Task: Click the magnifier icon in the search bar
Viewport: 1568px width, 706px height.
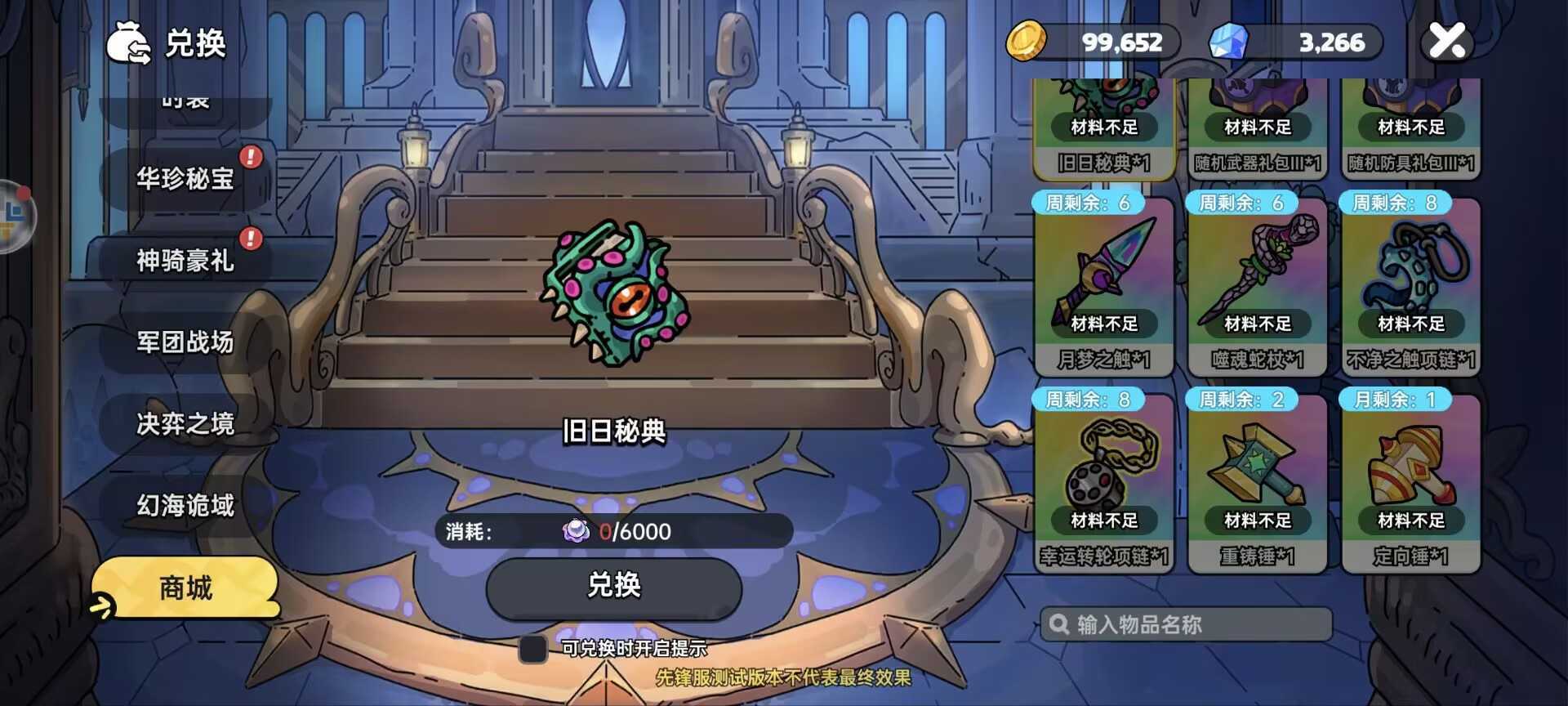Action: pyautogui.click(x=1059, y=624)
